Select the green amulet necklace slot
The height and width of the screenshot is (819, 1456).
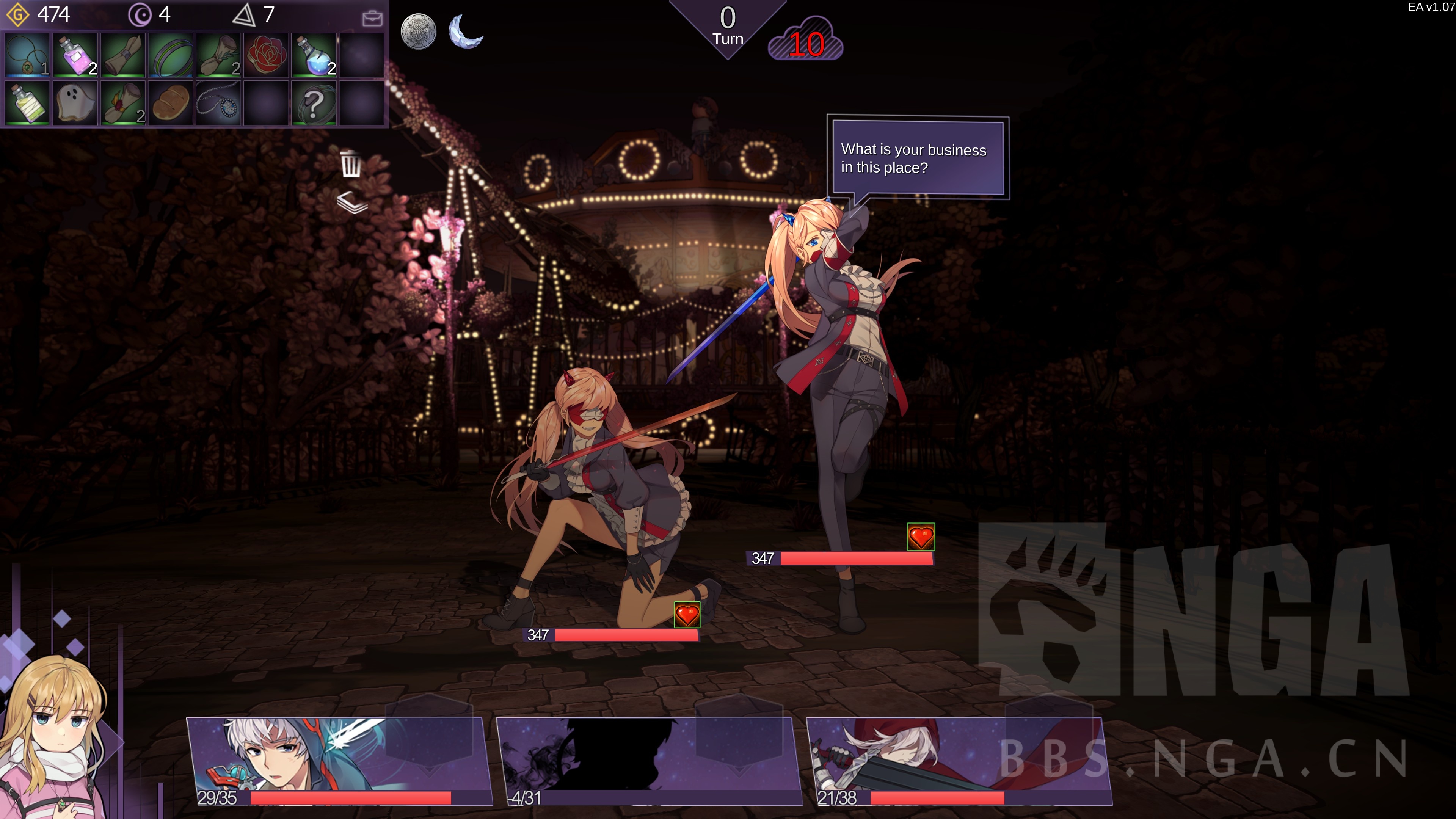27,55
